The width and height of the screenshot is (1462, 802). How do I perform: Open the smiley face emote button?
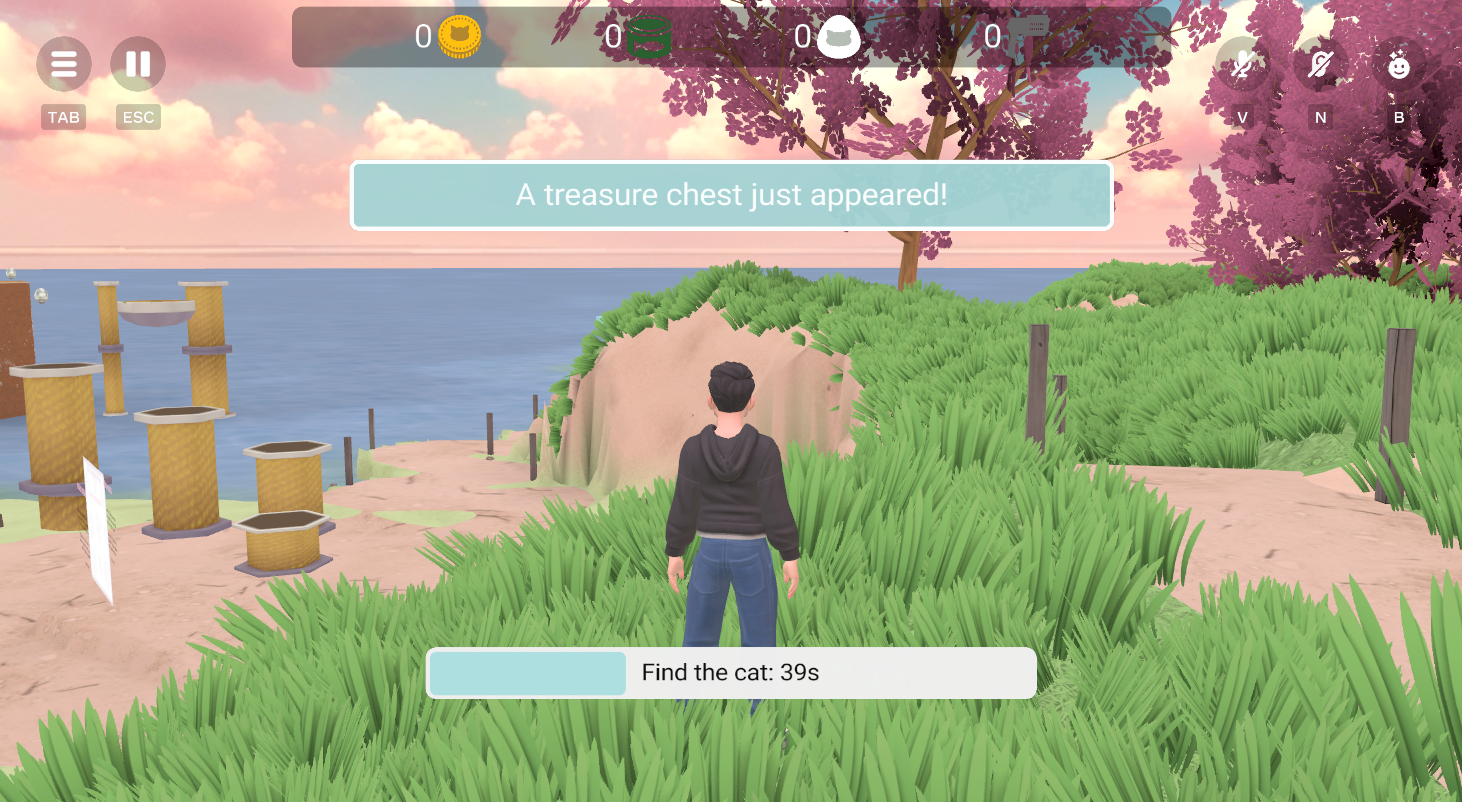(1398, 66)
